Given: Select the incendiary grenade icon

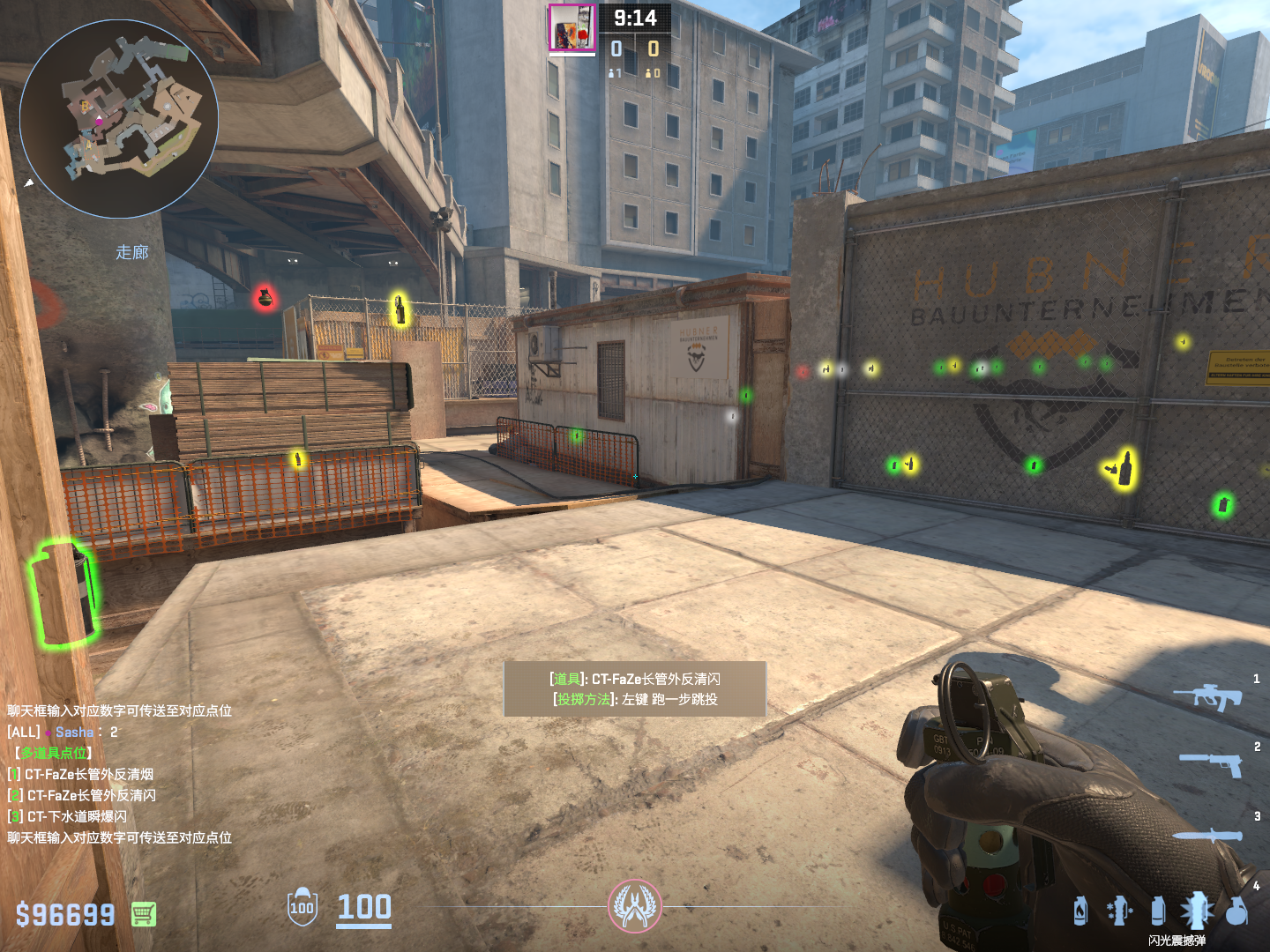Looking at the screenshot, I should [x=1080, y=911].
